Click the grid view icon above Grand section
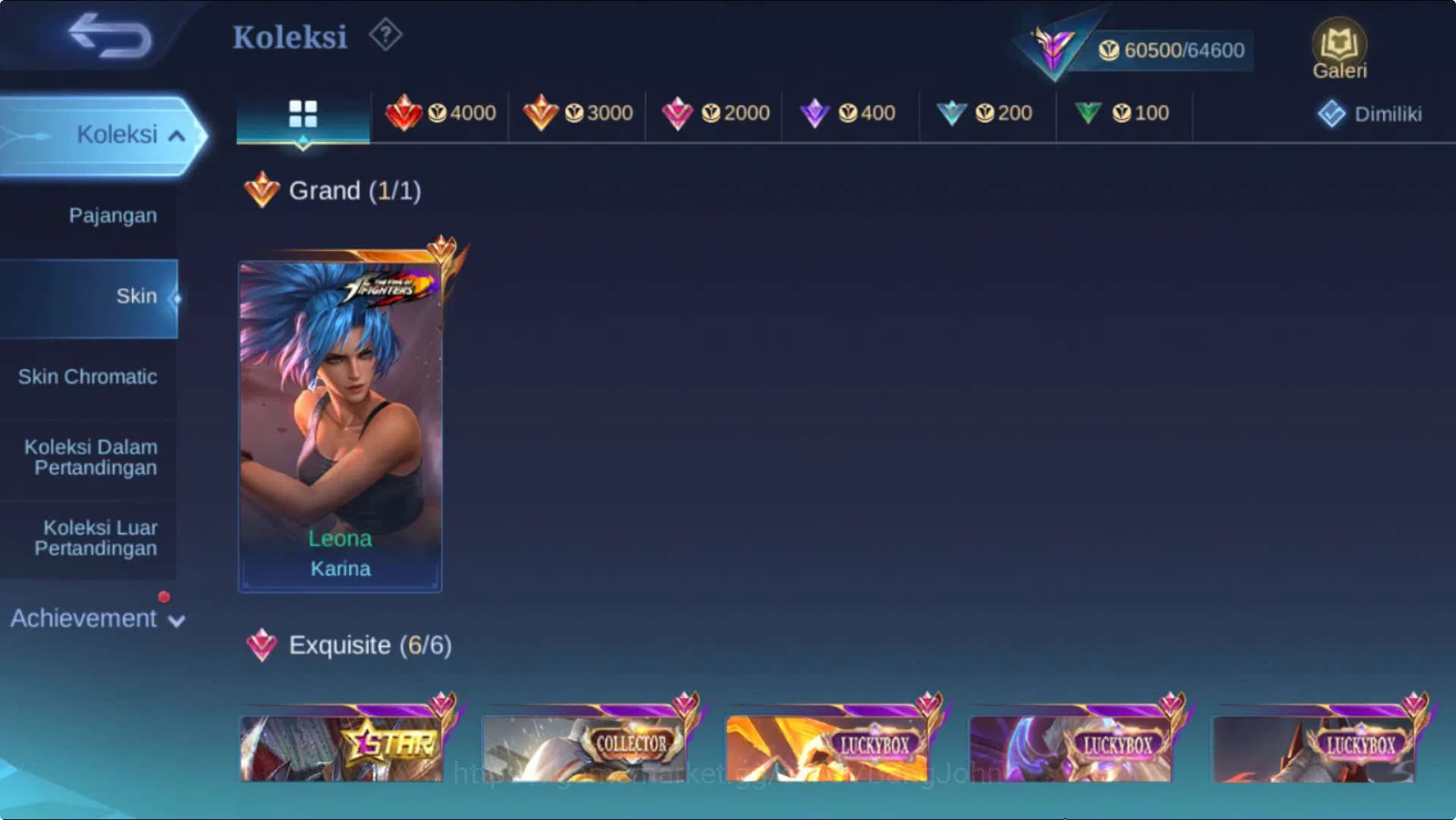 (303, 114)
